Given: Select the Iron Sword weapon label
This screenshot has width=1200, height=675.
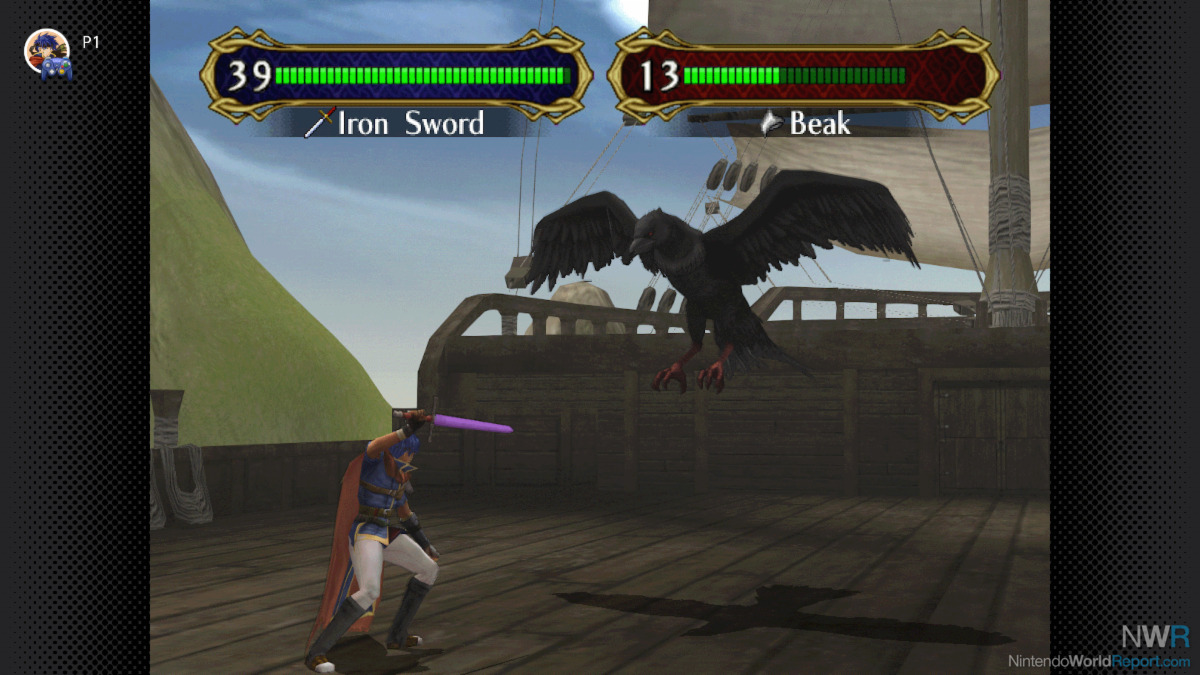Looking at the screenshot, I should 396,123.
